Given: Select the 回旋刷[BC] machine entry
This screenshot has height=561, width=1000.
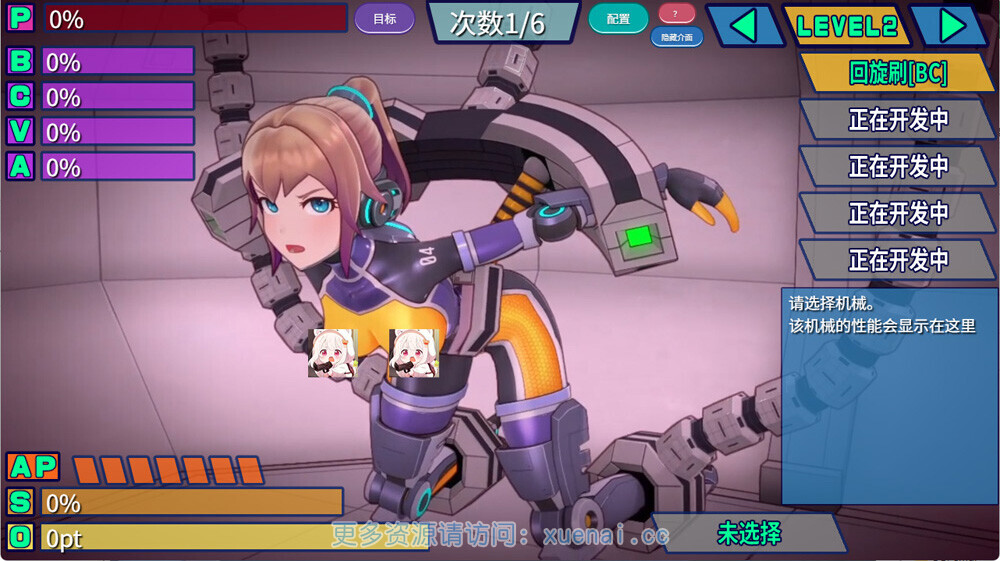Looking at the screenshot, I should pos(897,73).
